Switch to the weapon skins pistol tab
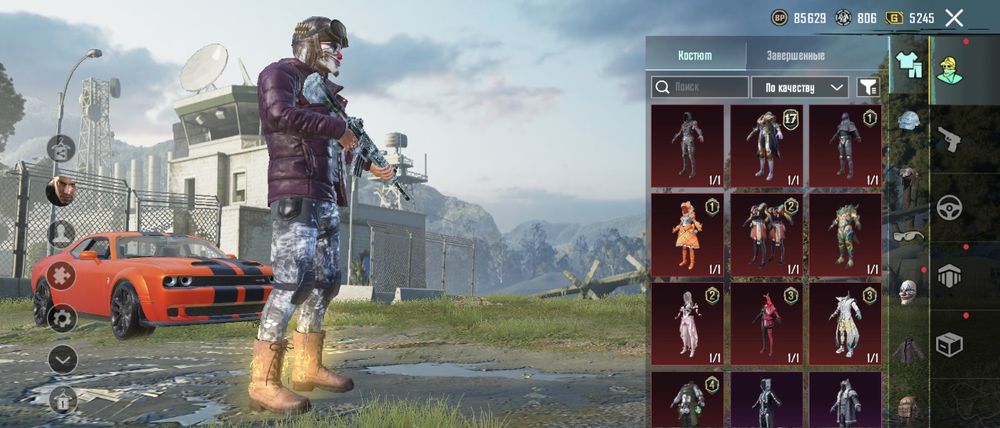Image resolution: width=1000 pixels, height=428 pixels. (949, 139)
